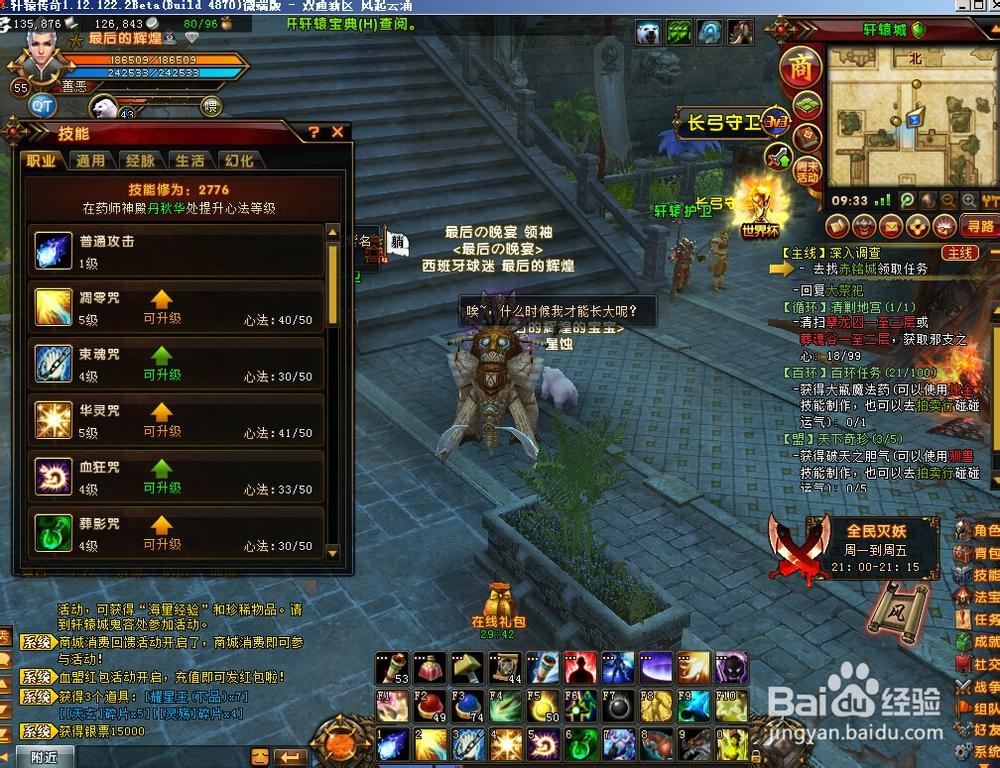Open the 商 shop button
This screenshot has height=768, width=1000.
pyautogui.click(x=800, y=68)
